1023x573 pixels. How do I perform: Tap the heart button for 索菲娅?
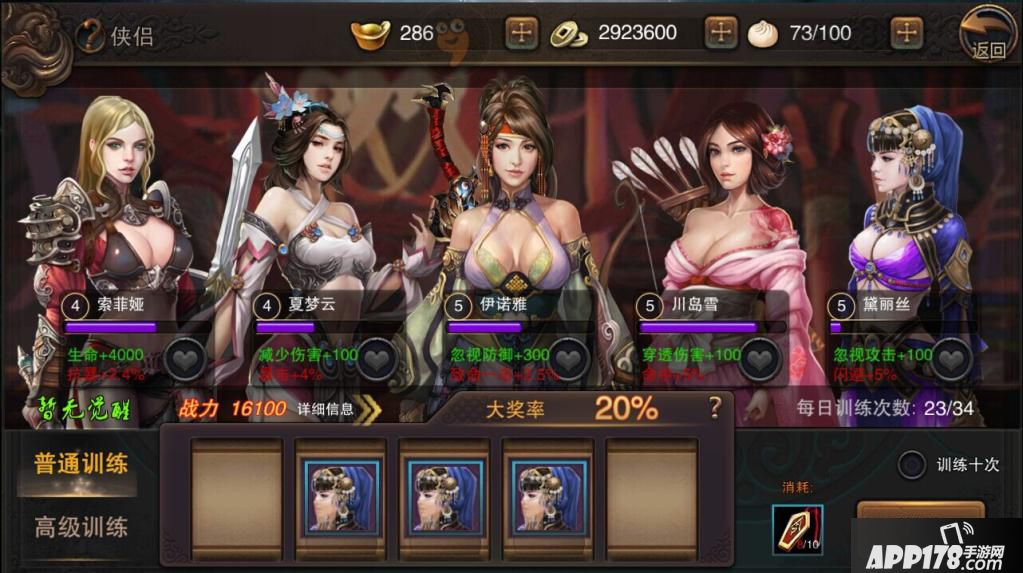click(x=185, y=359)
